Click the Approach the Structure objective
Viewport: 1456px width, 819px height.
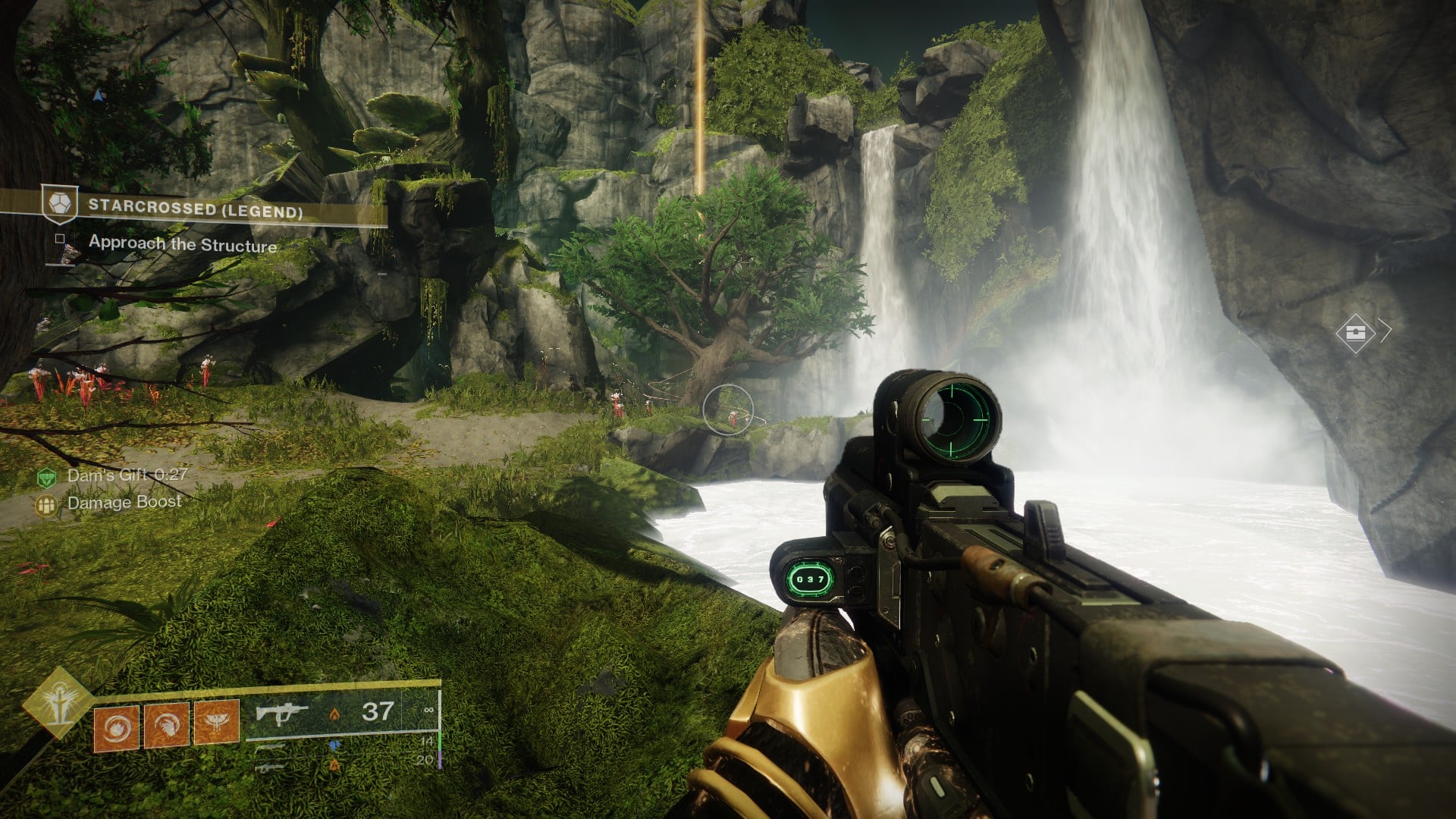click(x=182, y=244)
